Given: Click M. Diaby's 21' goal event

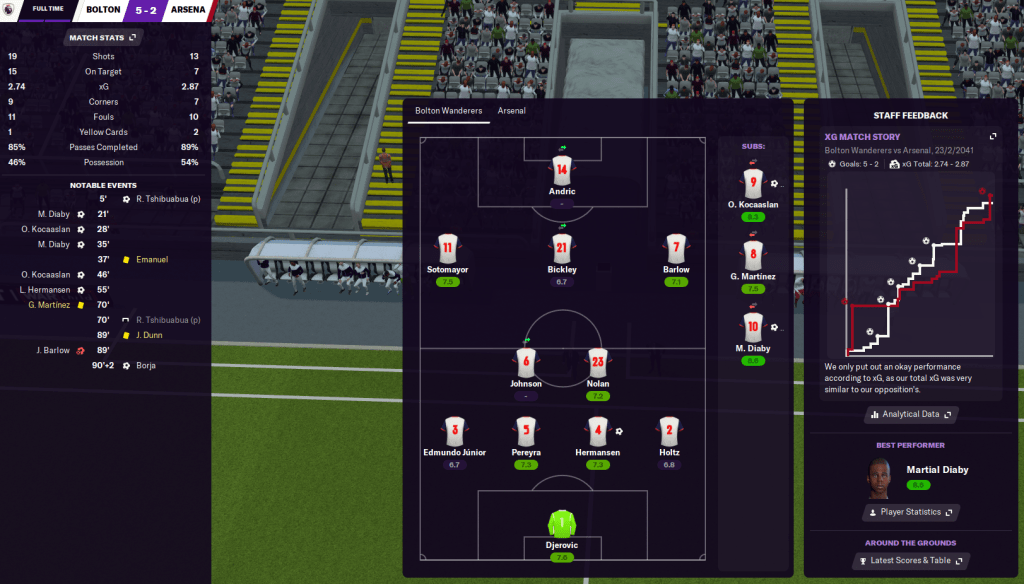Looking at the screenshot, I should coord(60,214).
